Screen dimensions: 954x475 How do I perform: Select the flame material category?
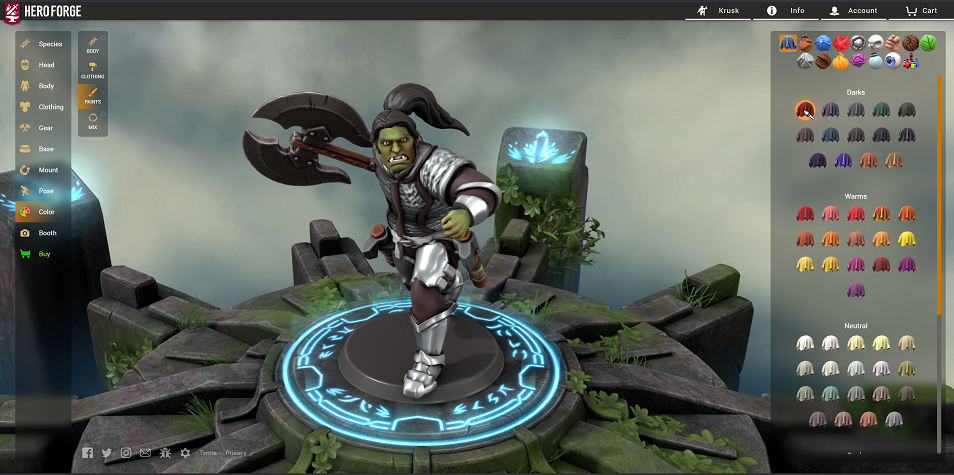pos(840,61)
